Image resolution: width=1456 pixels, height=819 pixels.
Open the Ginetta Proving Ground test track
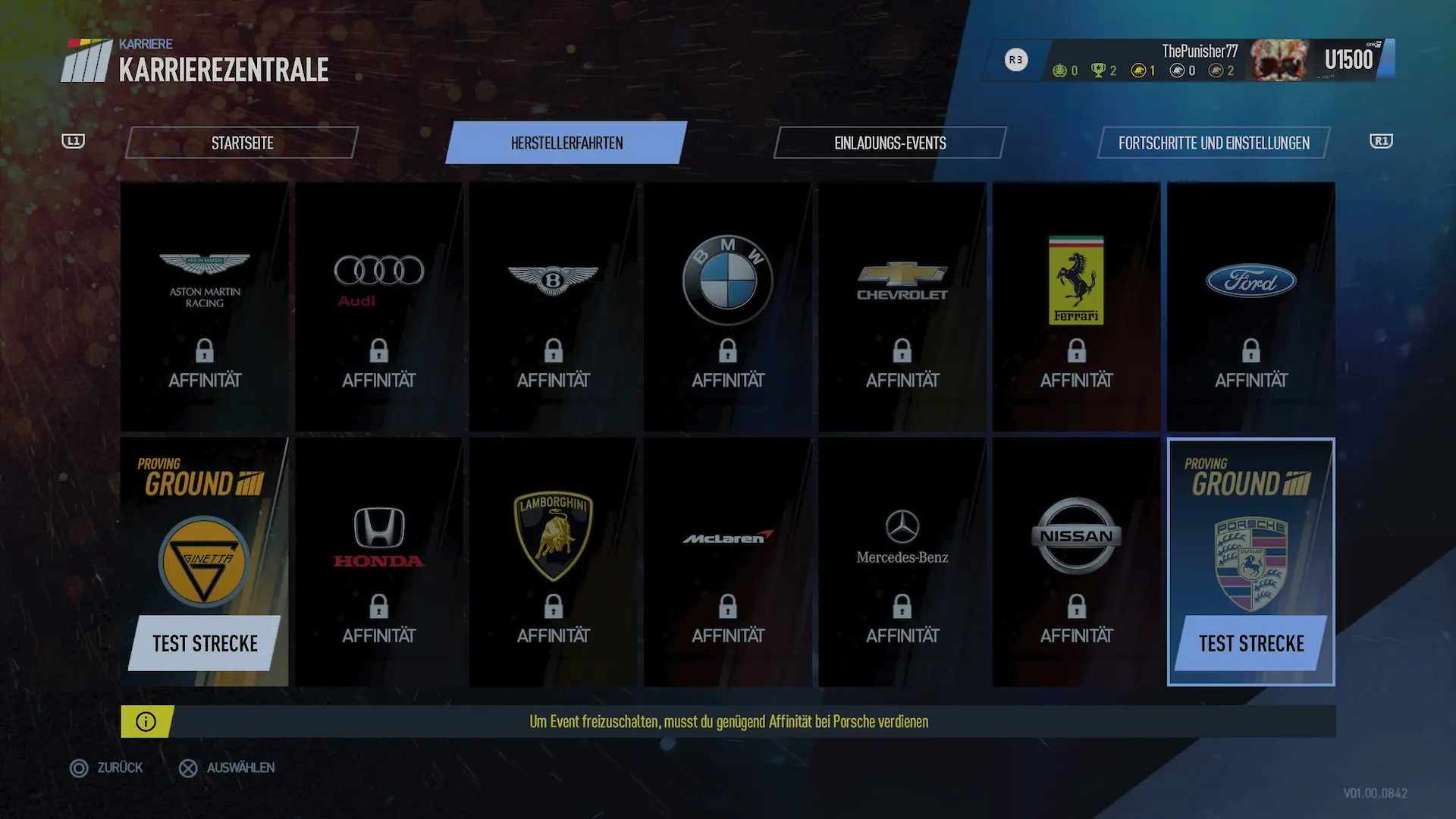click(205, 563)
